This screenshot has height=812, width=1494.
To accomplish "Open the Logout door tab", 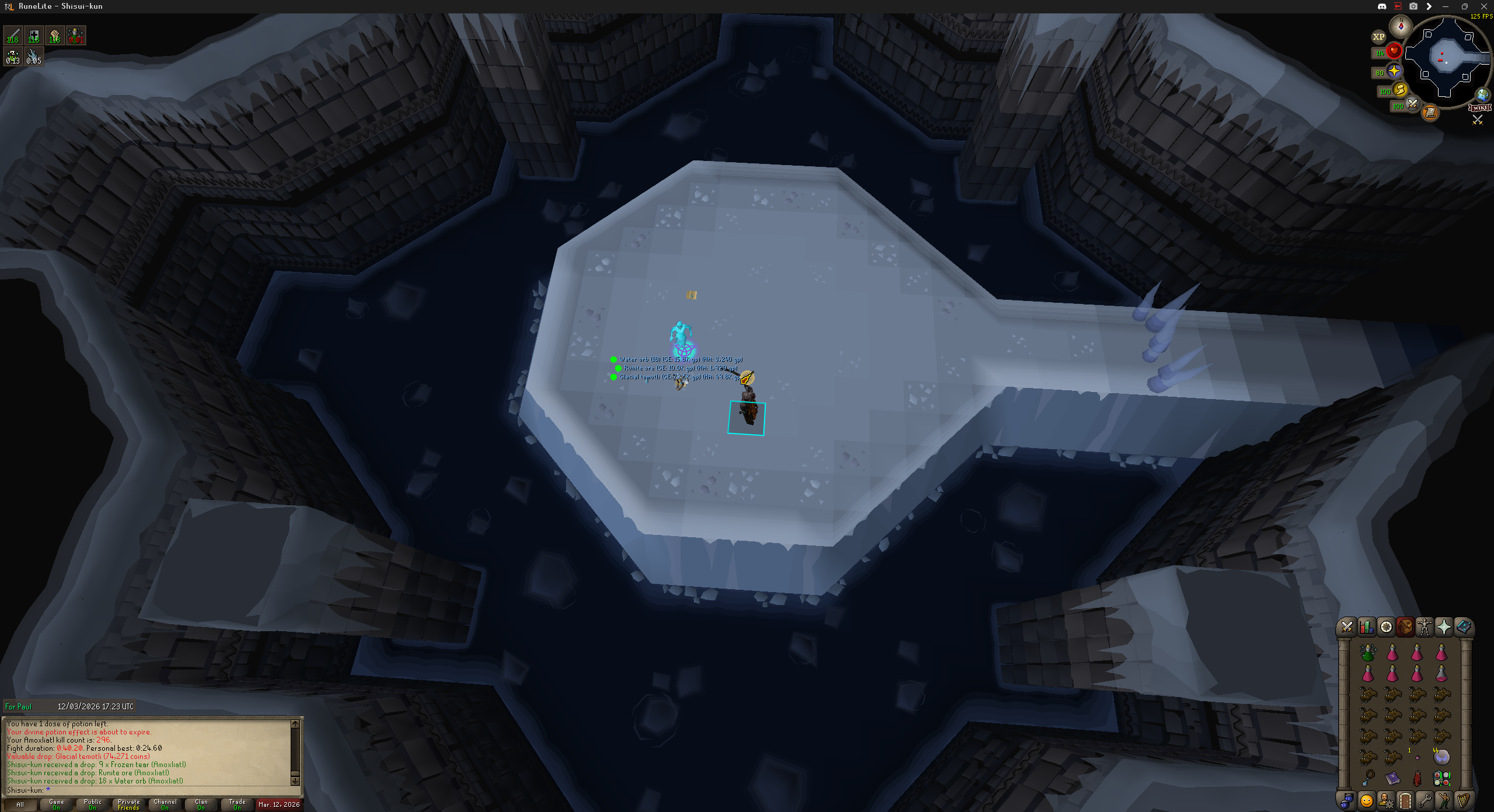I will point(1405,800).
